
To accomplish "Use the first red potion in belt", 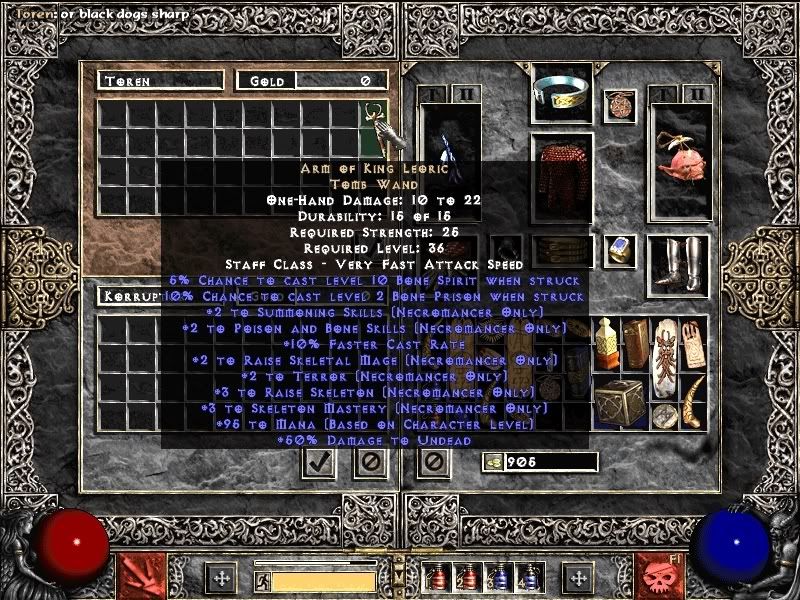I will click(438, 576).
